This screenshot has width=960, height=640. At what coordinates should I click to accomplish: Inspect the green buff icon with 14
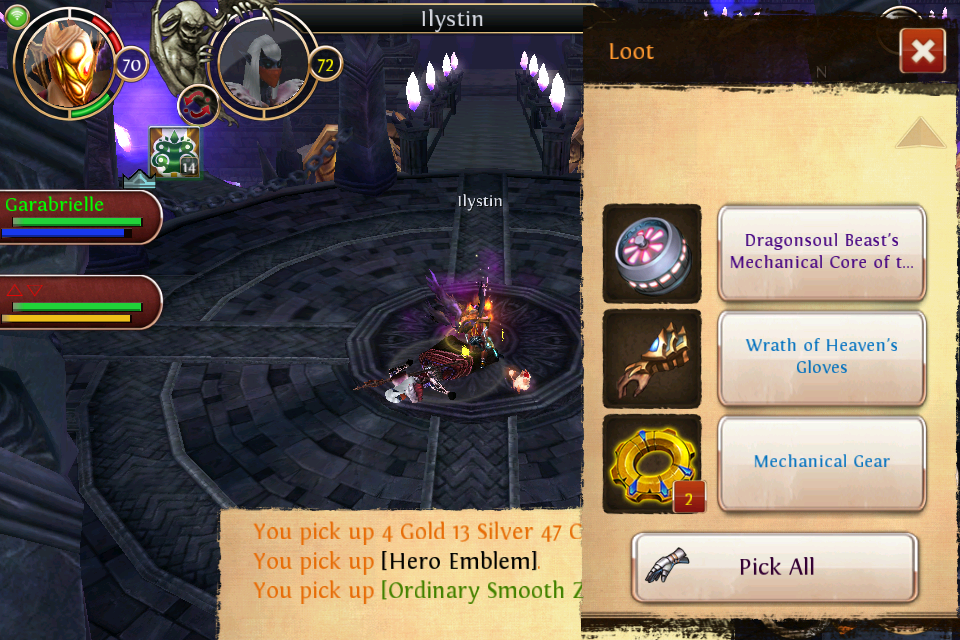(x=175, y=153)
